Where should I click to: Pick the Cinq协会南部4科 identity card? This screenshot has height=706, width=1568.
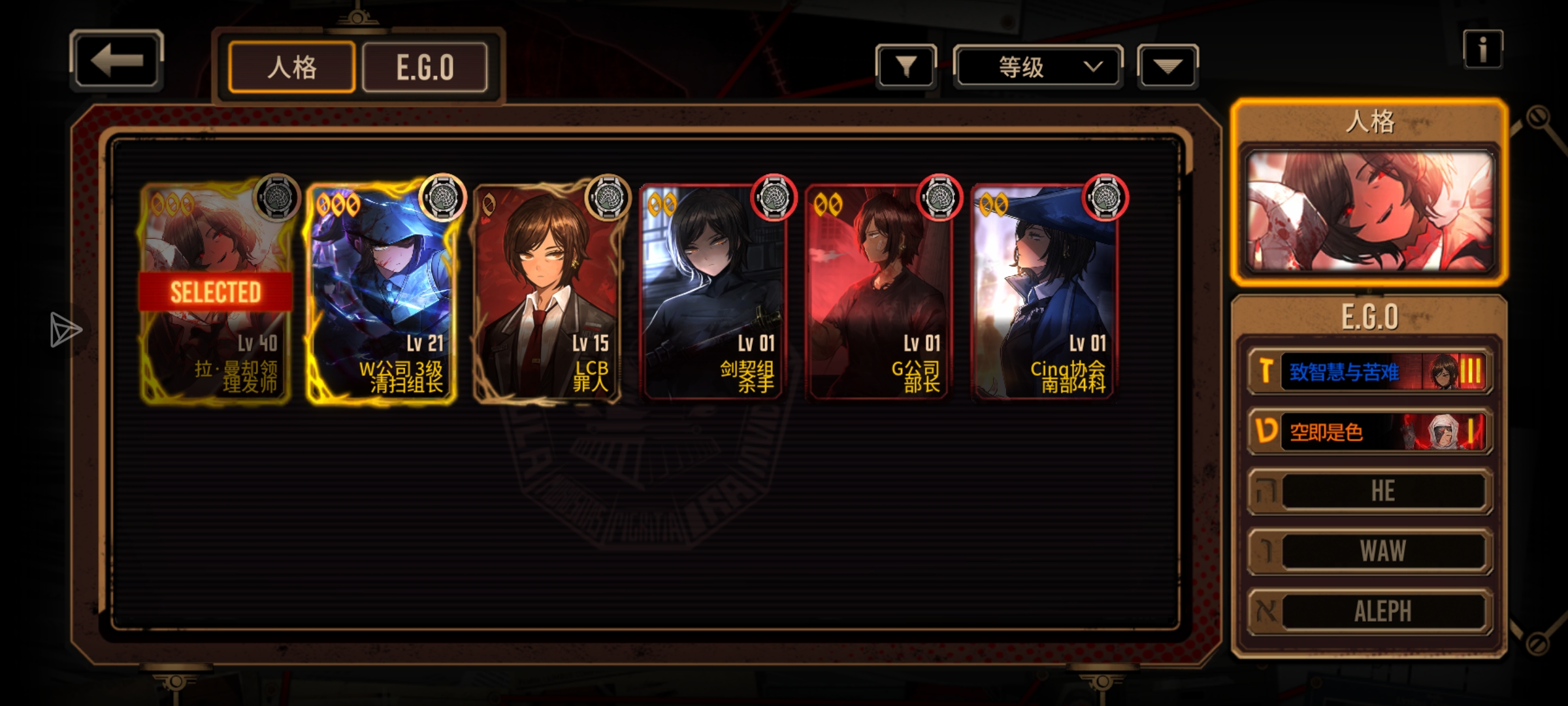click(1045, 292)
